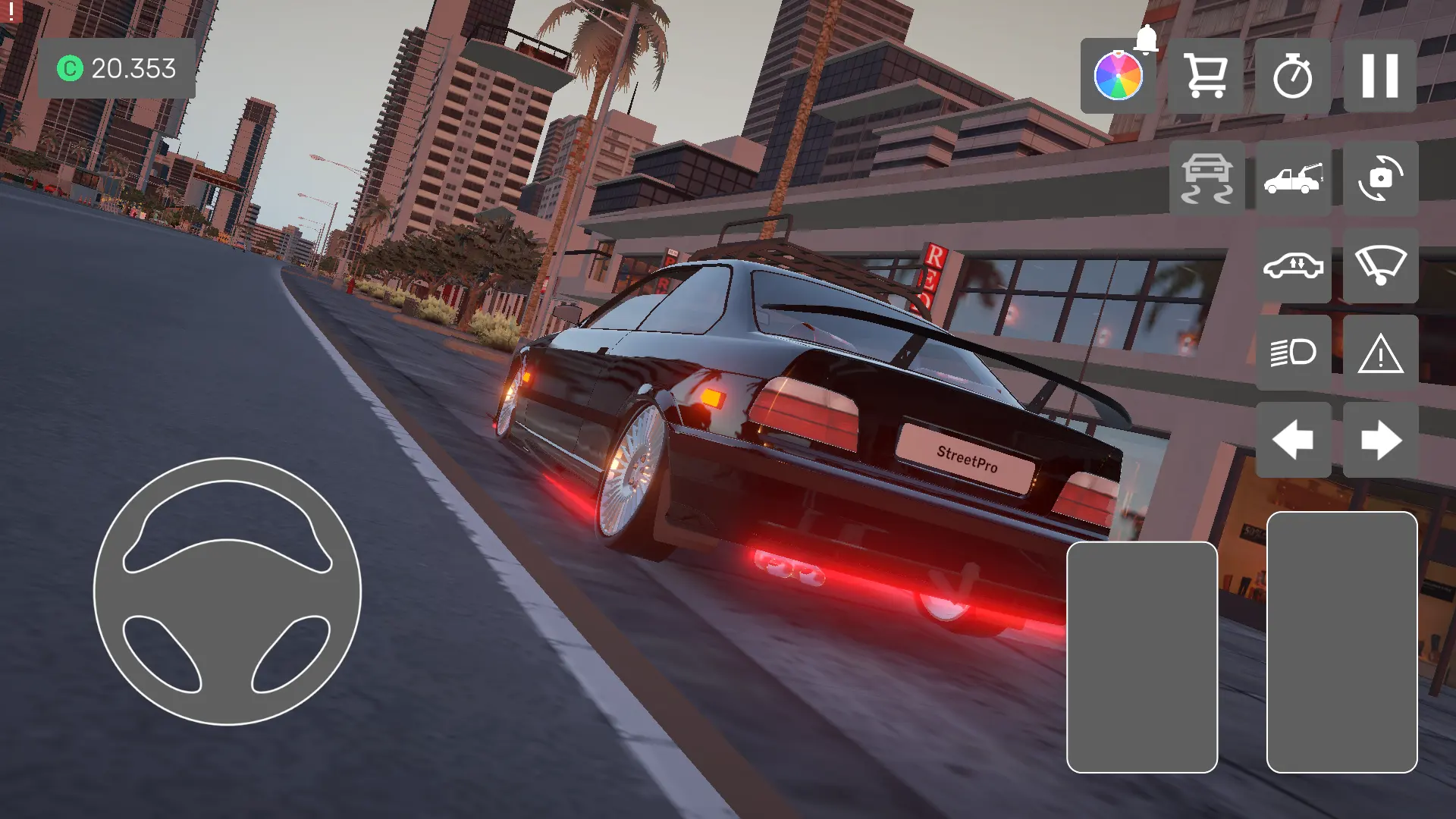This screenshot has height=819, width=1456.
Task: Switch the camera view
Action: tap(1380, 178)
